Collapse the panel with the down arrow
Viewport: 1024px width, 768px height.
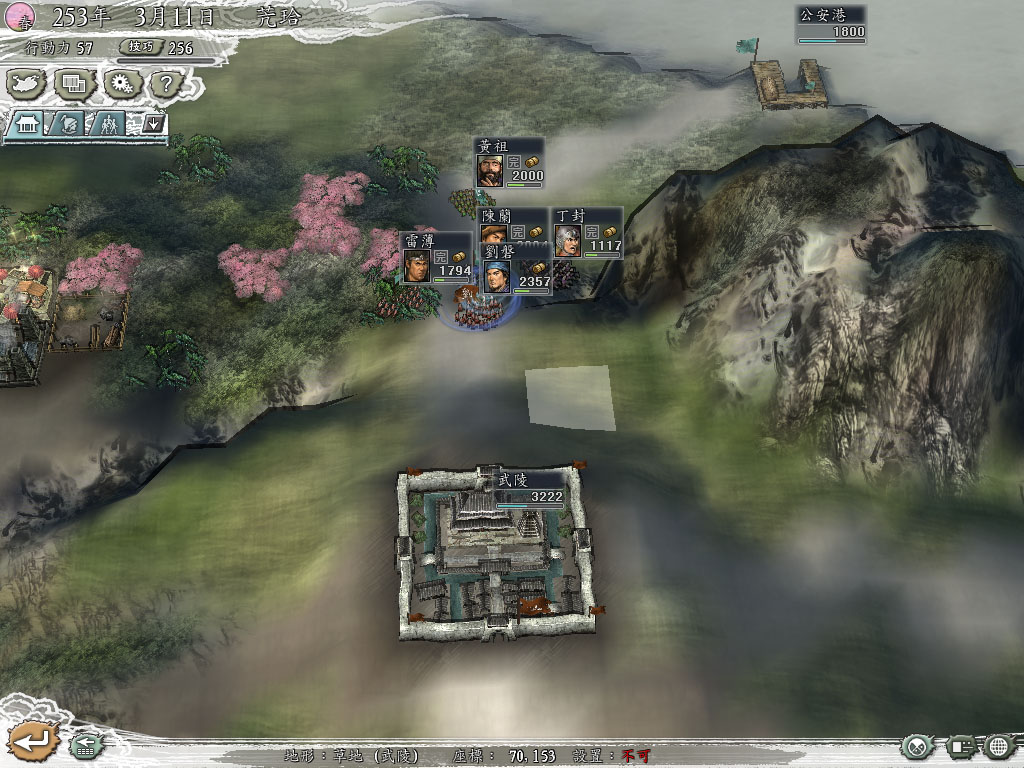coord(153,124)
